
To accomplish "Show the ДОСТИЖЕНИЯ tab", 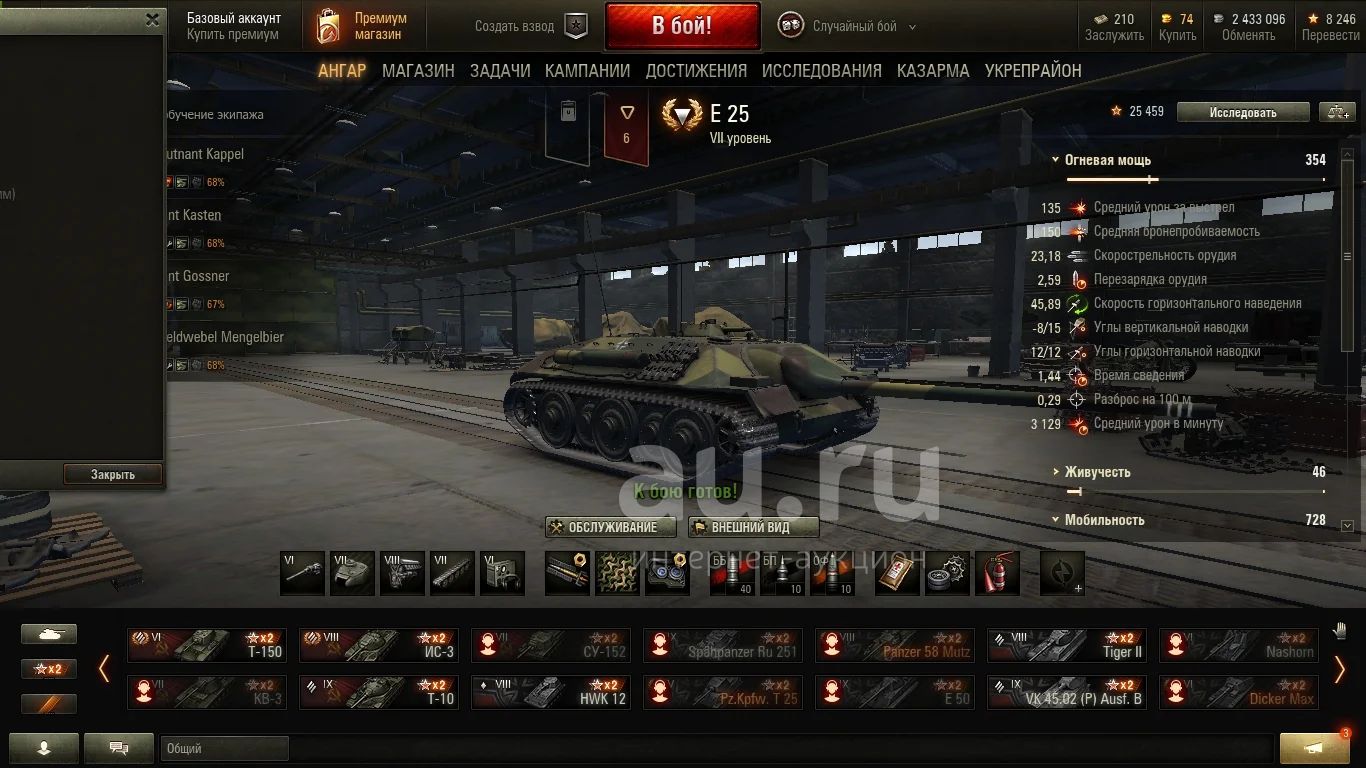I will pos(696,71).
